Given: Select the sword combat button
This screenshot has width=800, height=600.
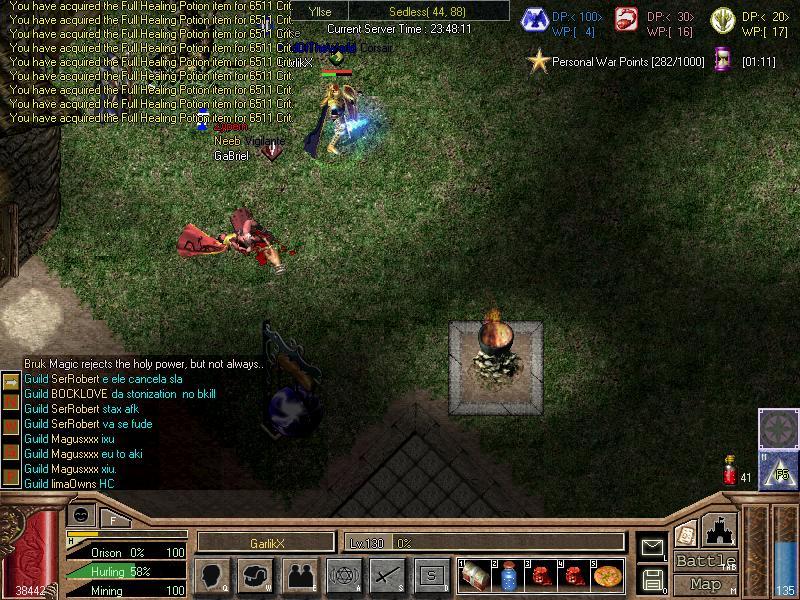Looking at the screenshot, I should pyautogui.click(x=387, y=575).
